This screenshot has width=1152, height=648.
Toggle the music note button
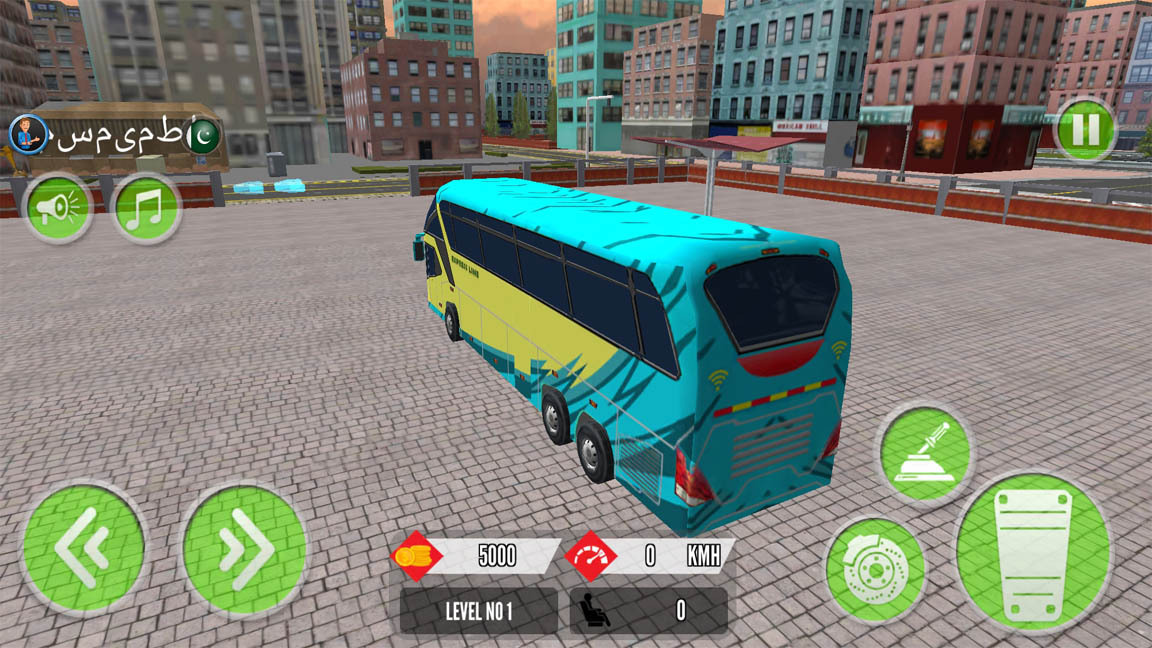coord(146,208)
